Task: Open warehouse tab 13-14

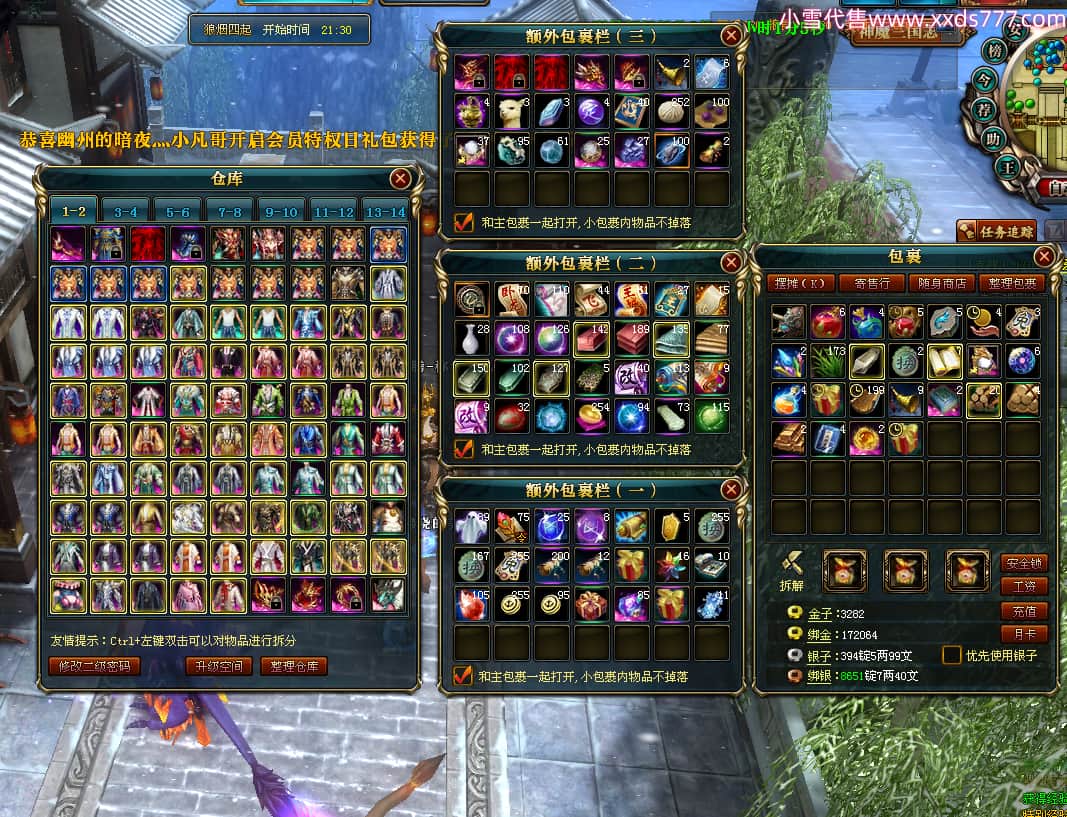Action: [x=385, y=212]
